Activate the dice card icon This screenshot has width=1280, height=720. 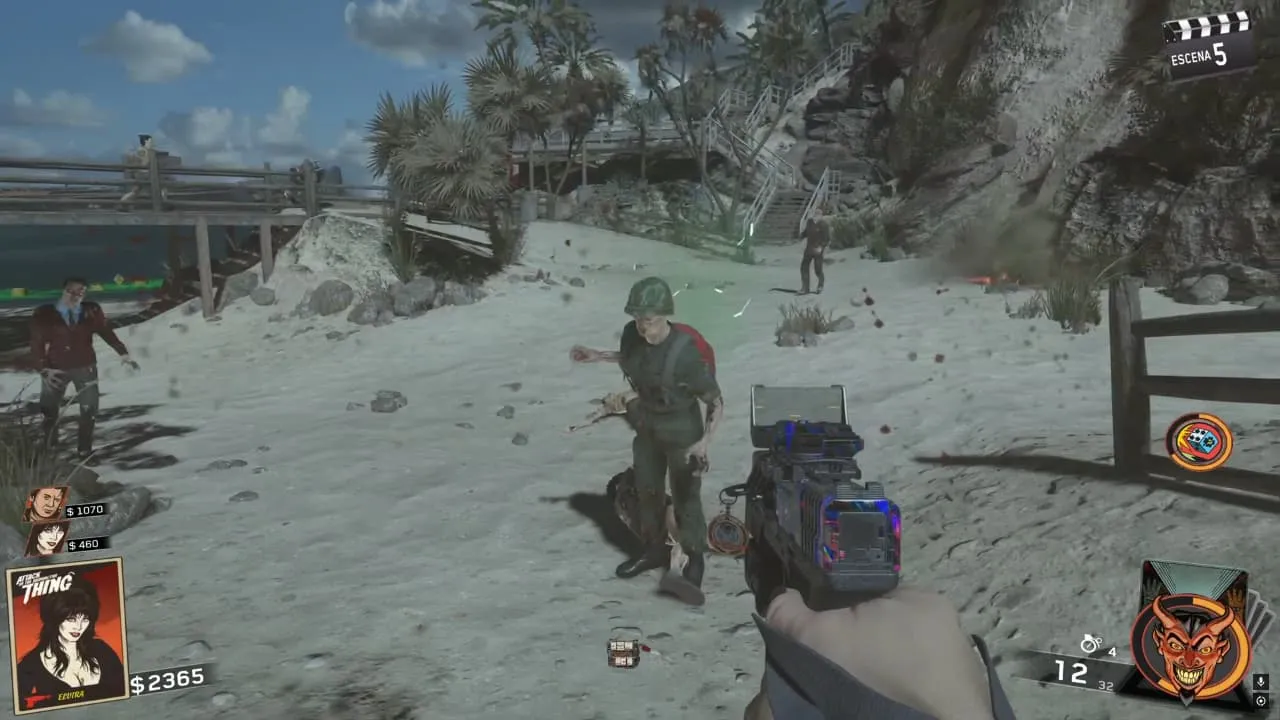pos(1199,441)
